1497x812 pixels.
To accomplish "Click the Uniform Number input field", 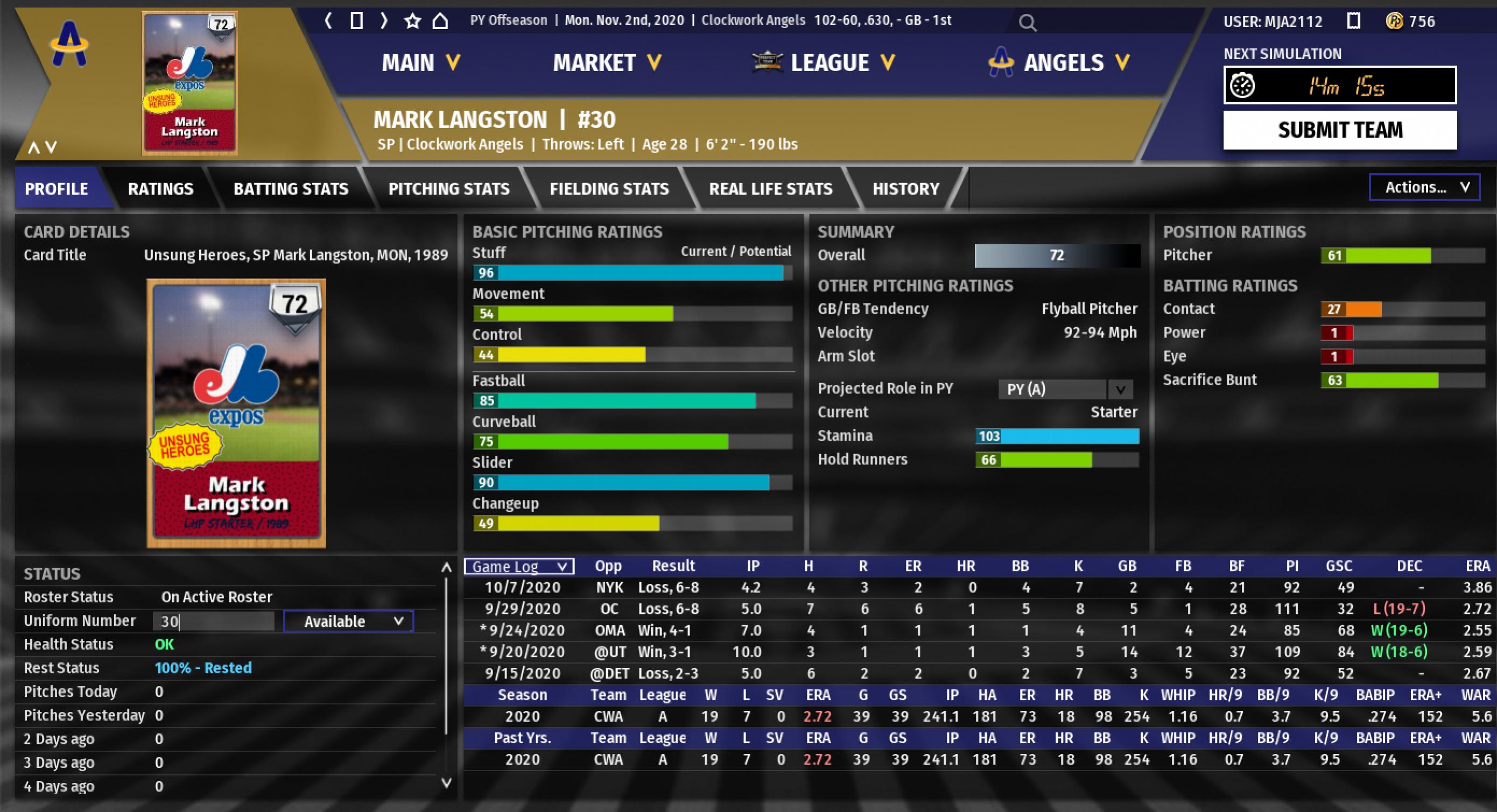I will (x=213, y=622).
